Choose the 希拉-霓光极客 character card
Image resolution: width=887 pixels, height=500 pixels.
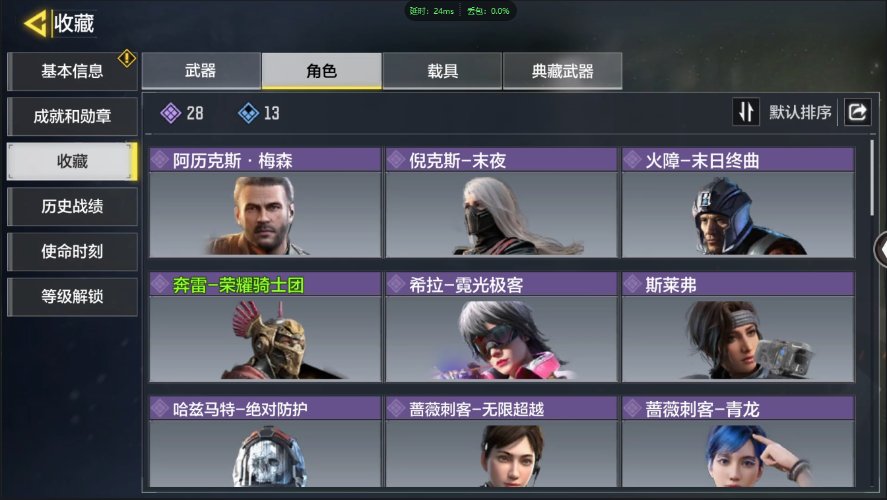[501, 327]
